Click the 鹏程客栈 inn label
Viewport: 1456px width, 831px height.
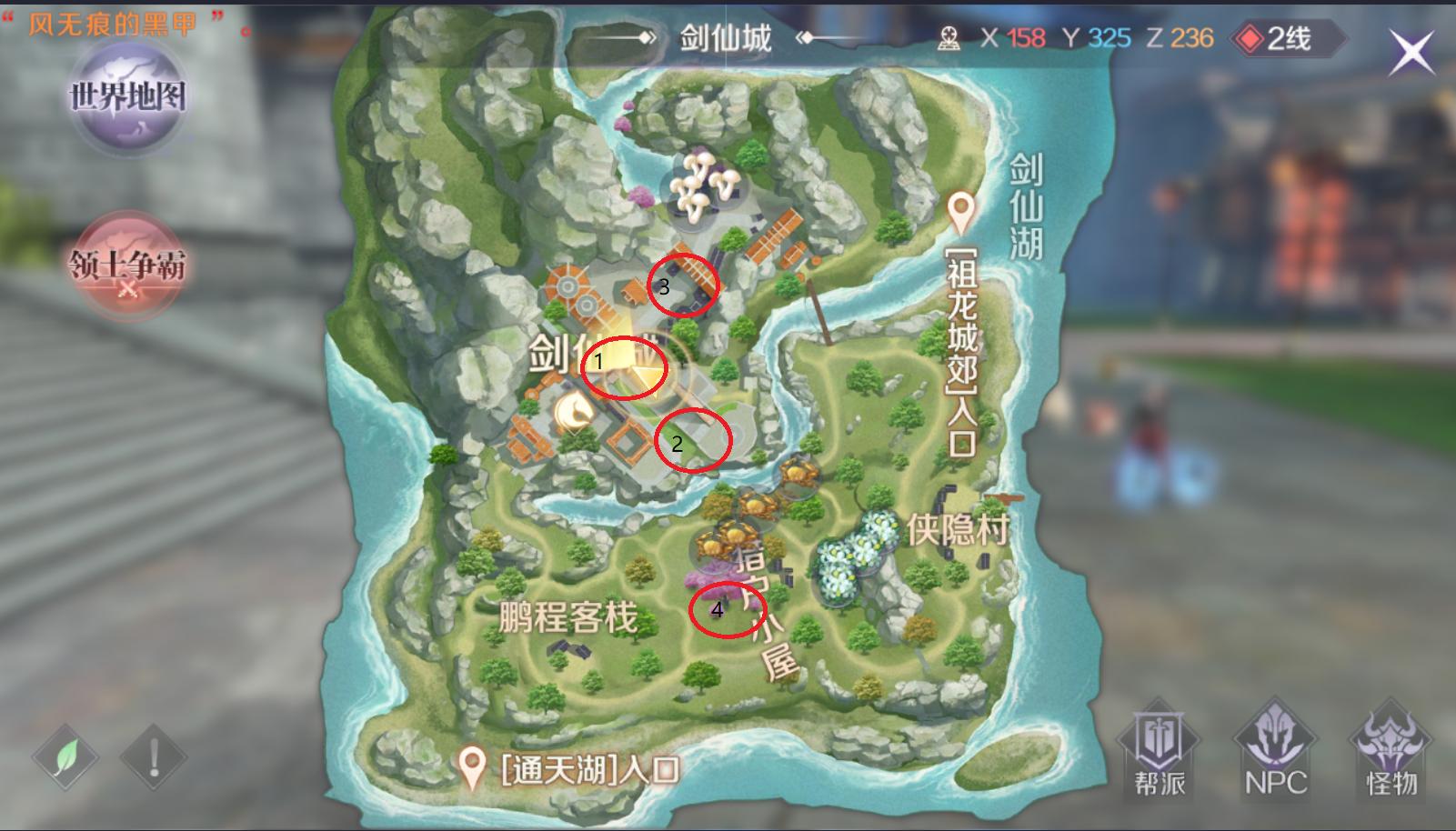[569, 615]
